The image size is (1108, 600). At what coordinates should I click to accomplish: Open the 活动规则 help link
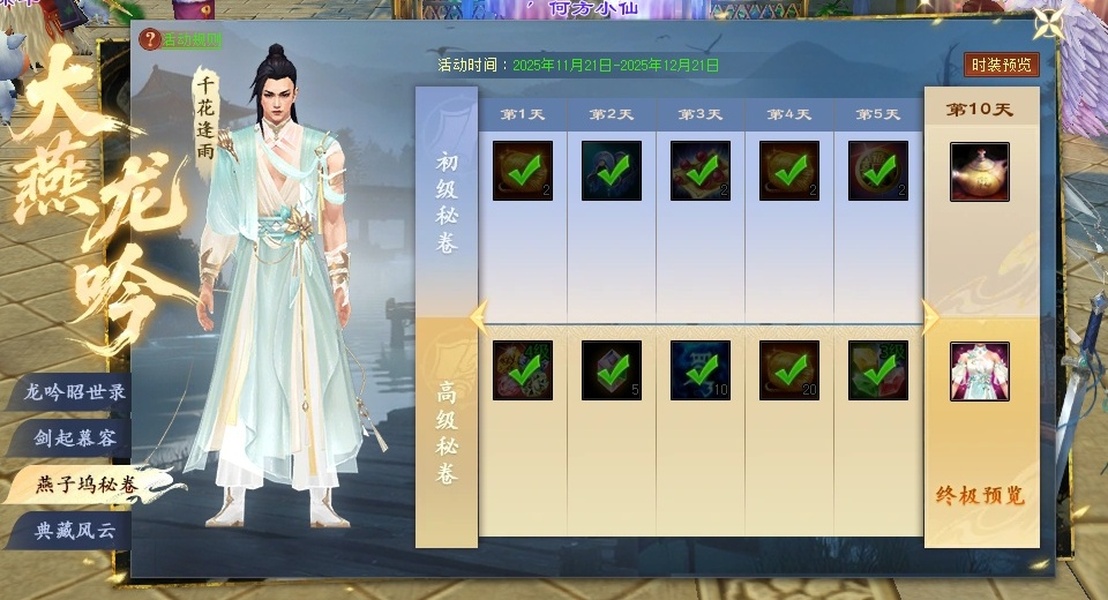click(x=183, y=40)
